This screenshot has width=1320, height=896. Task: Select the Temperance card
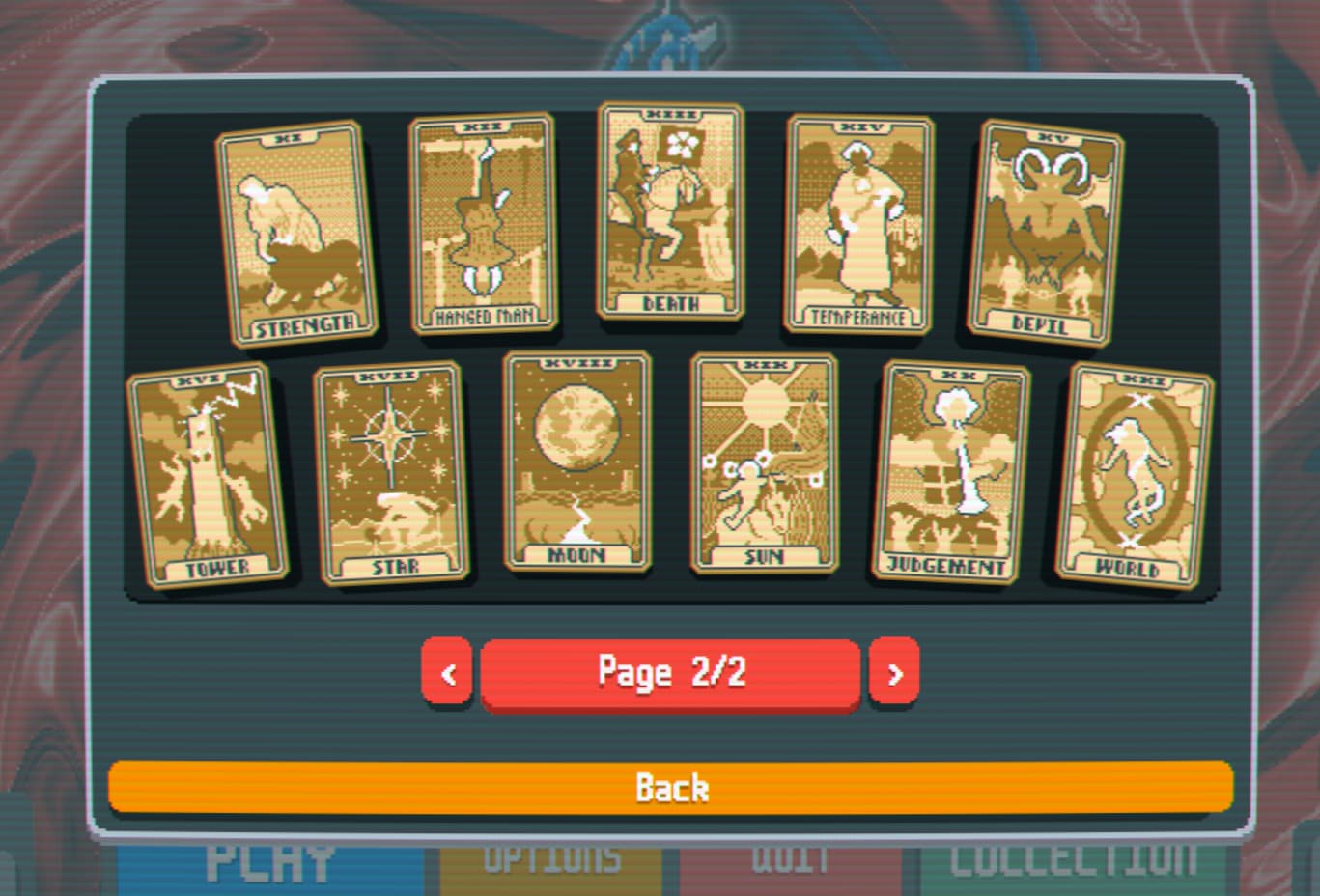tap(857, 224)
